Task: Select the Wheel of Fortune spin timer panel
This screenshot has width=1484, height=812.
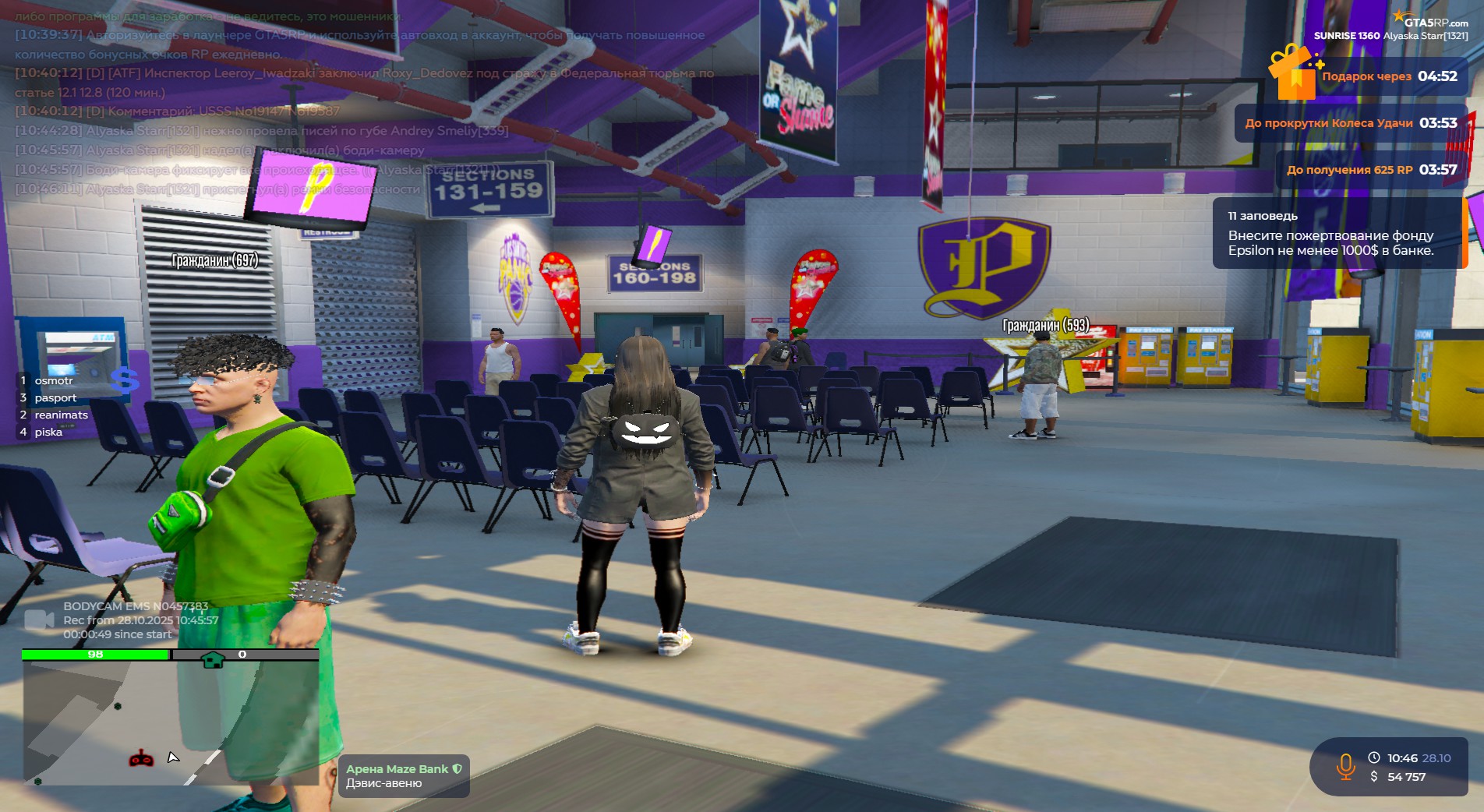Action: pyautogui.click(x=1350, y=123)
